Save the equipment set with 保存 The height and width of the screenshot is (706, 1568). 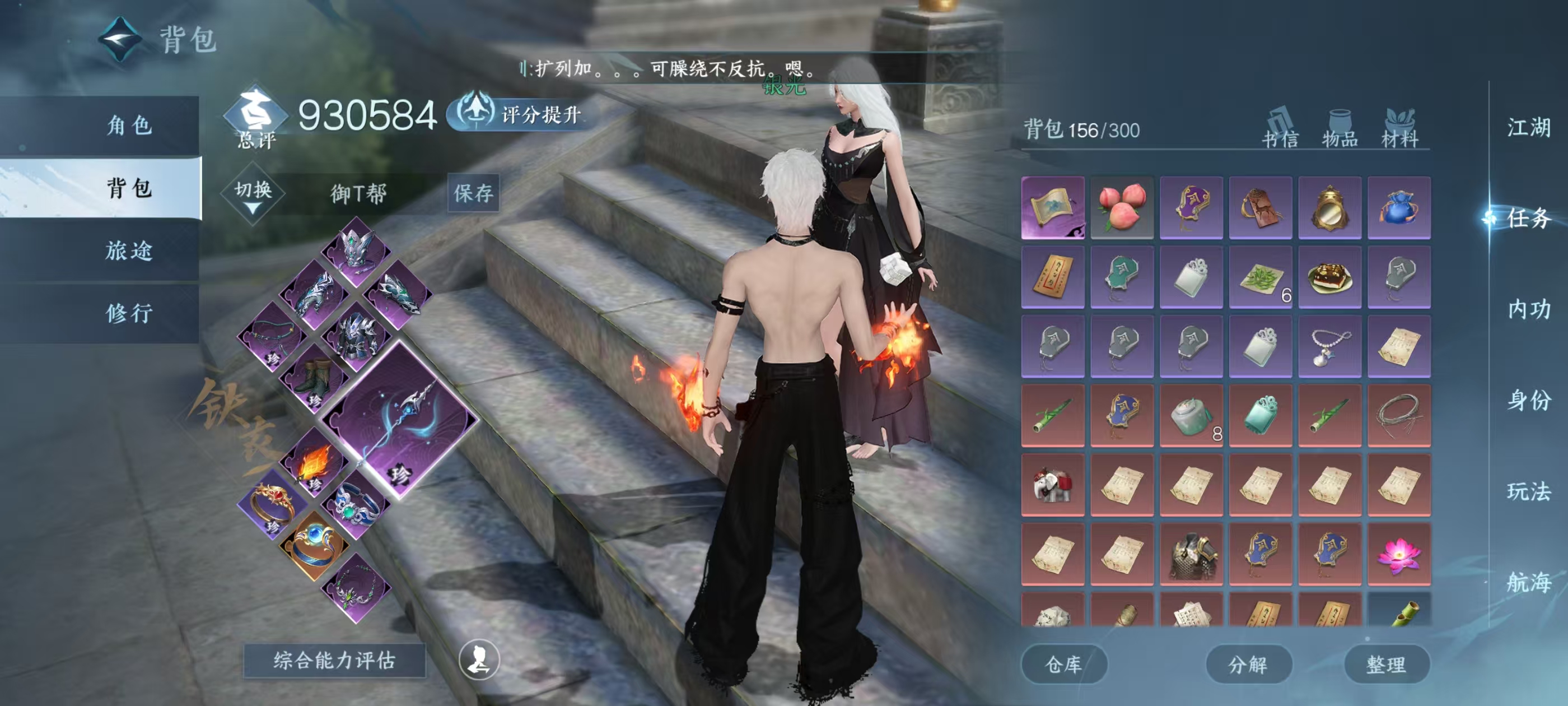(473, 193)
